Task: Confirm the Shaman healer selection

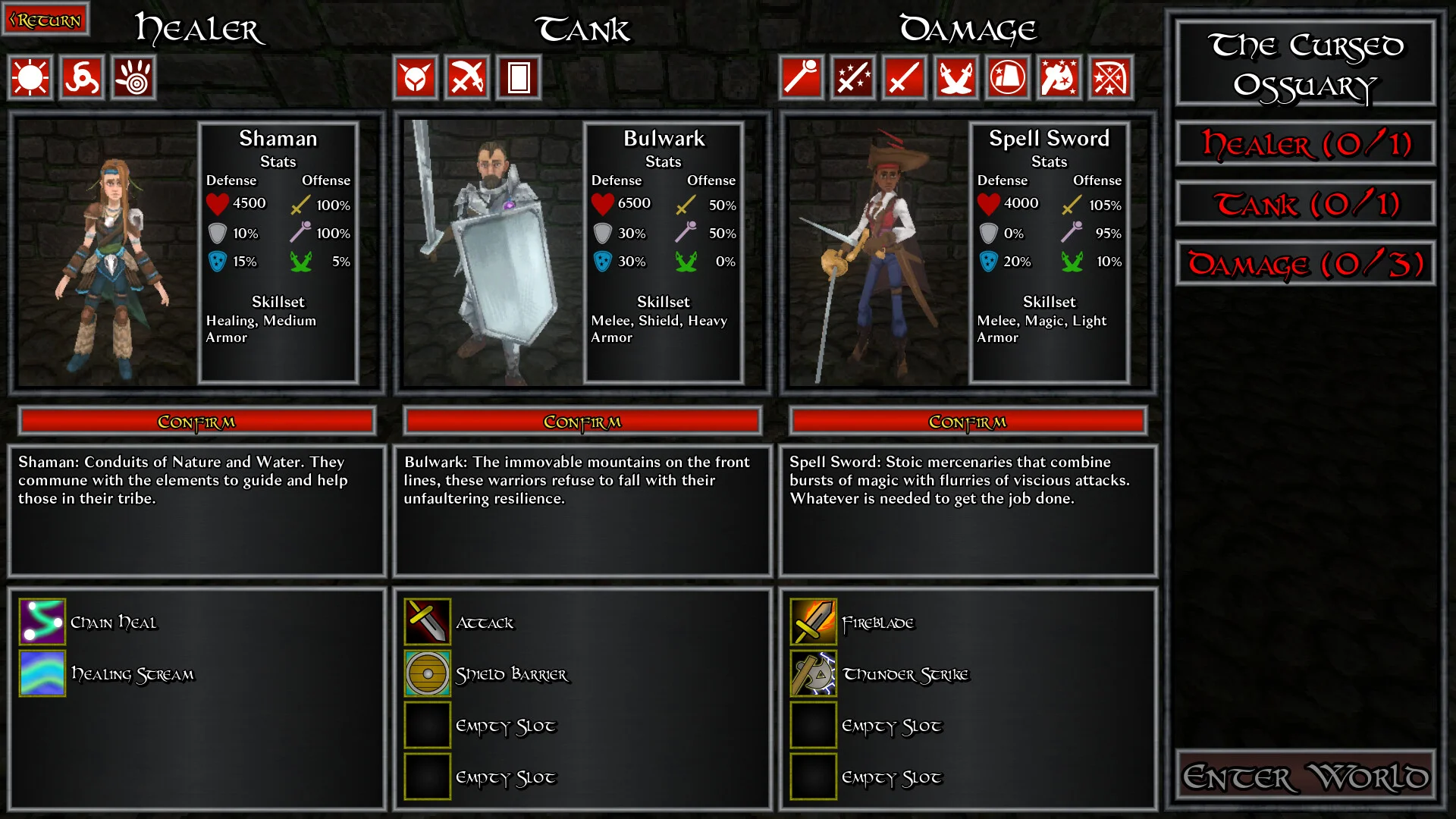Action: 196,422
